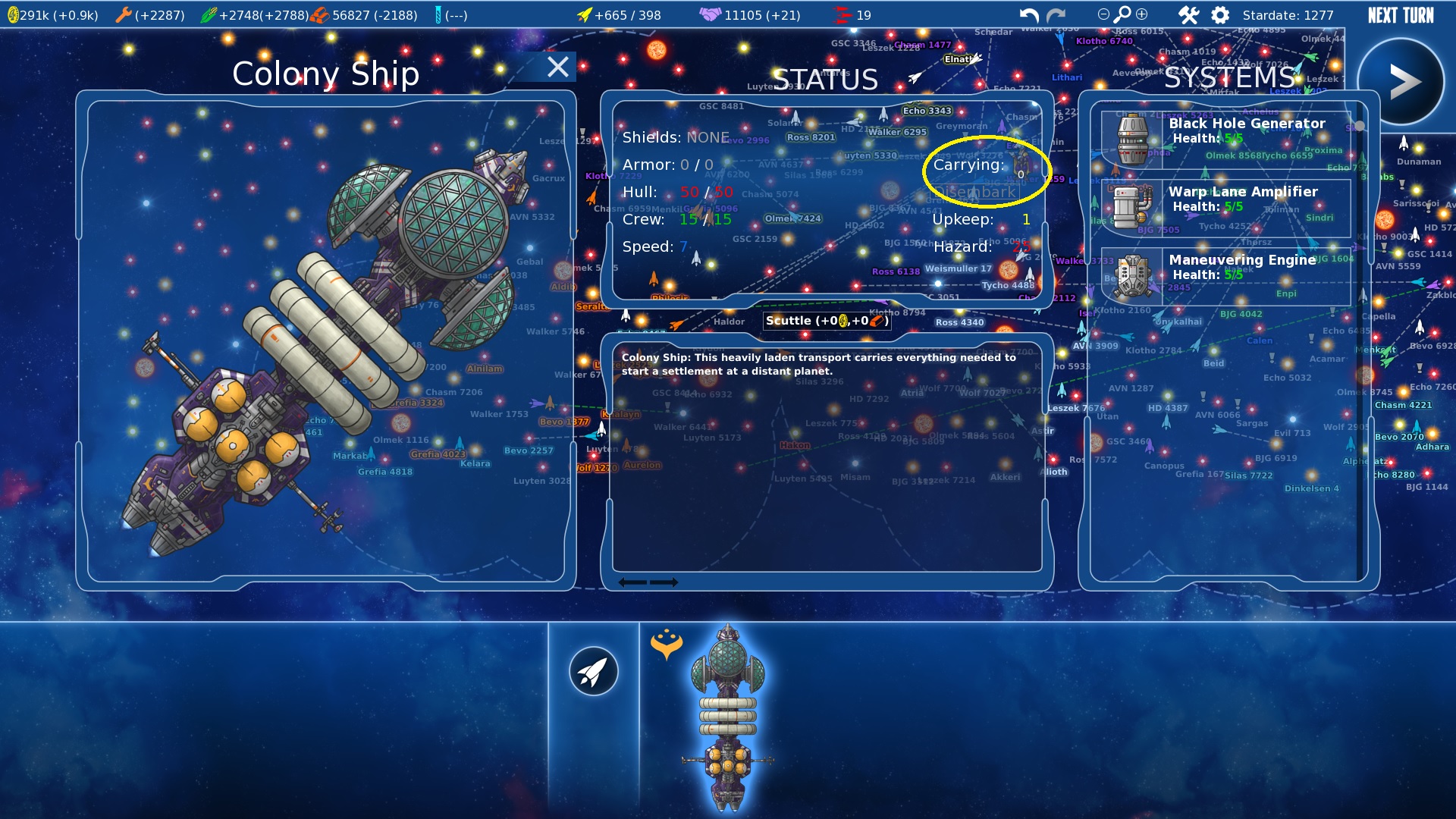
Task: Open the magnifying glass search
Action: click(1122, 14)
